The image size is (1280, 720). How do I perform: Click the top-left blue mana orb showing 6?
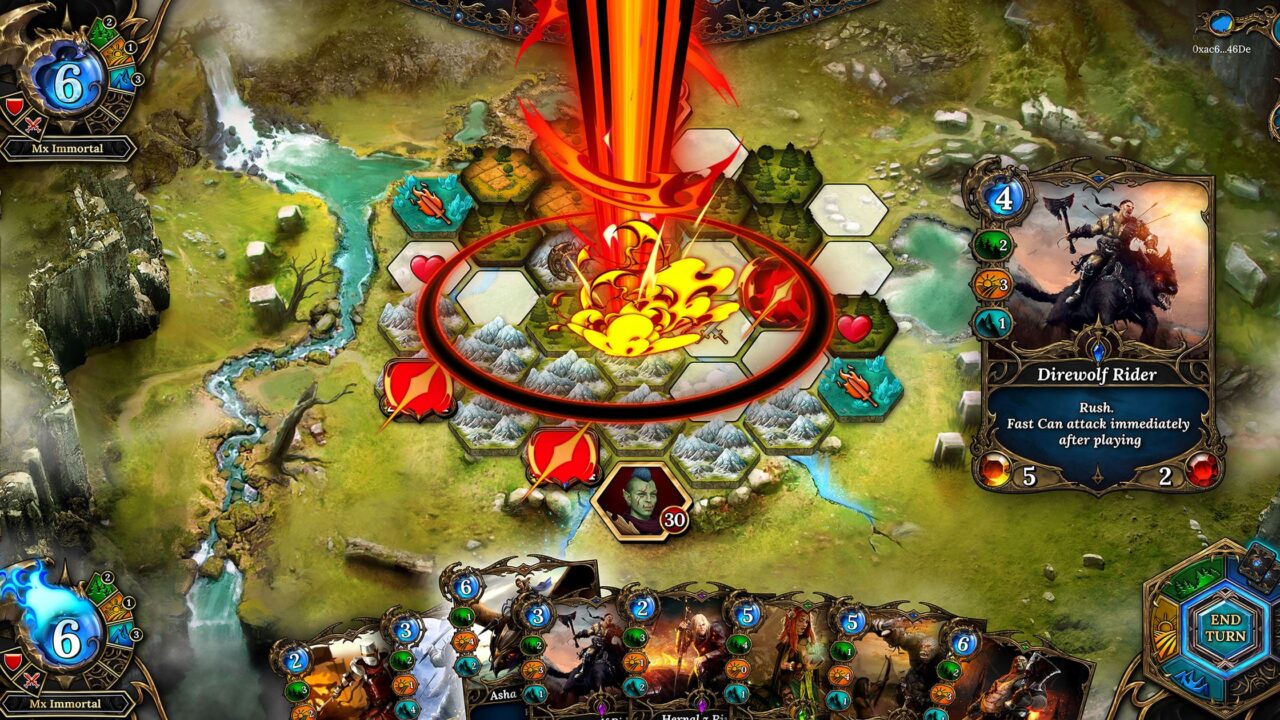tap(69, 79)
